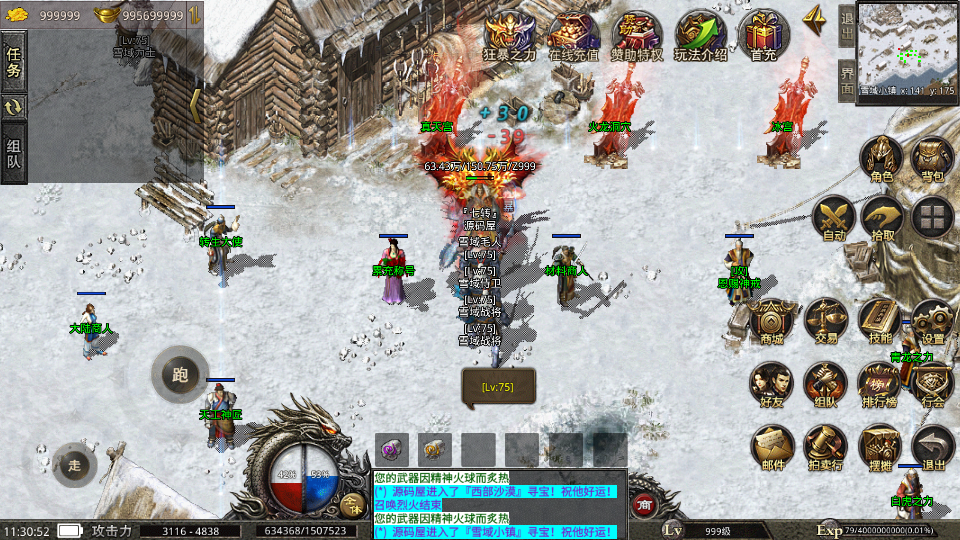Screen dimensions: 960x540
Task: Open the 交易 trade menu
Action: (826, 320)
